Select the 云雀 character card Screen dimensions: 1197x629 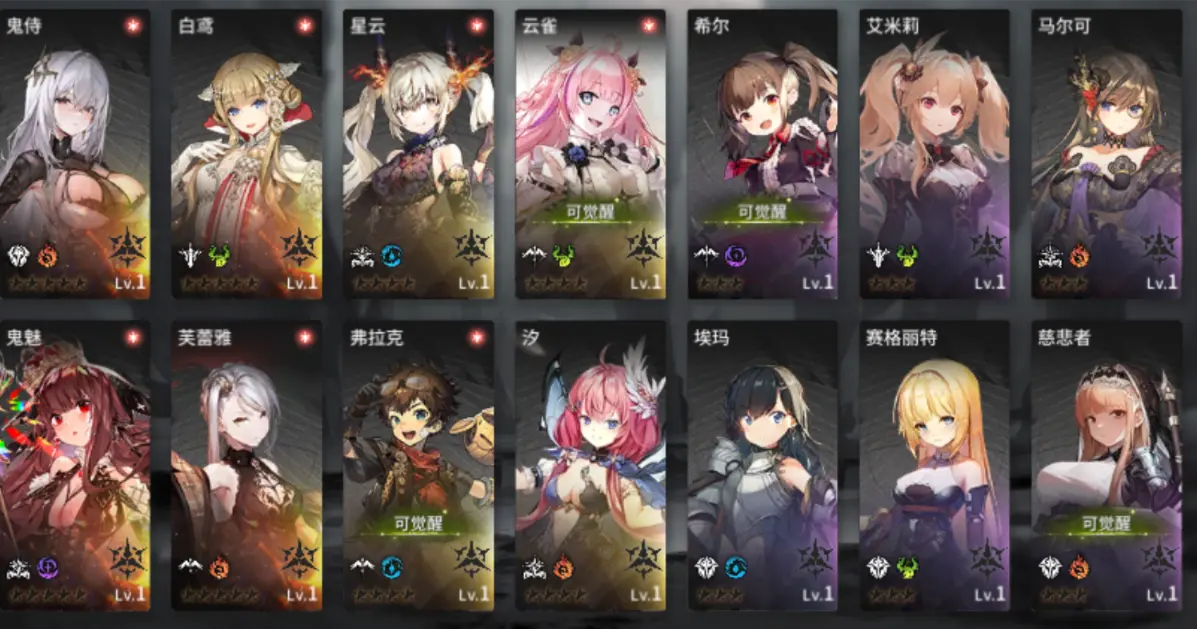590,155
